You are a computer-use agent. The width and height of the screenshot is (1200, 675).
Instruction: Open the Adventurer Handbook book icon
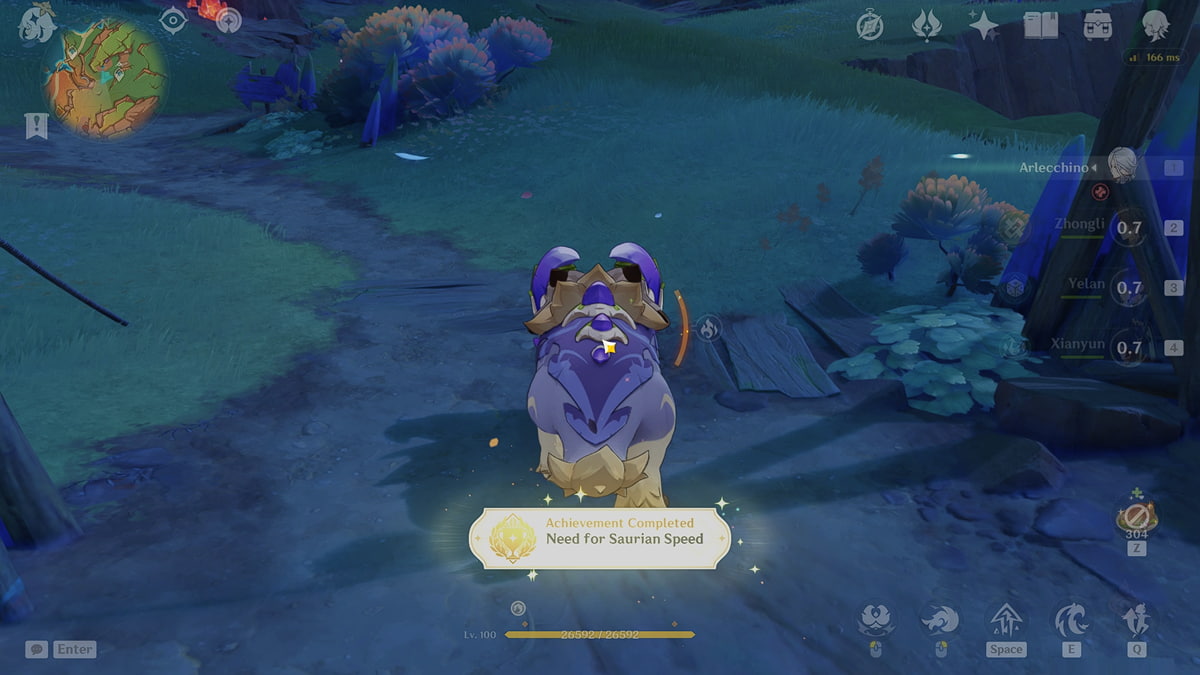tap(1041, 27)
